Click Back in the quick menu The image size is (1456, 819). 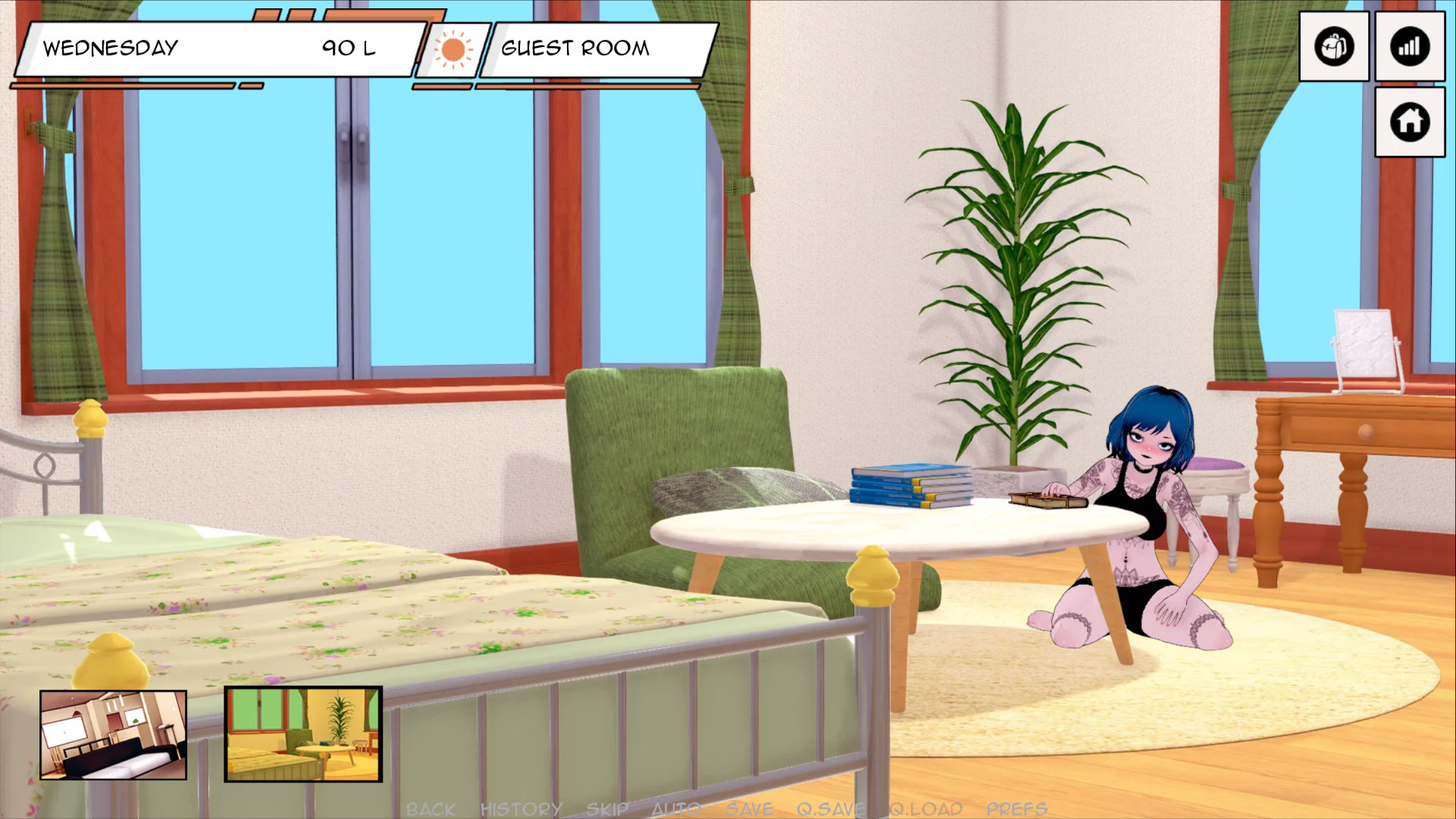coord(431,809)
